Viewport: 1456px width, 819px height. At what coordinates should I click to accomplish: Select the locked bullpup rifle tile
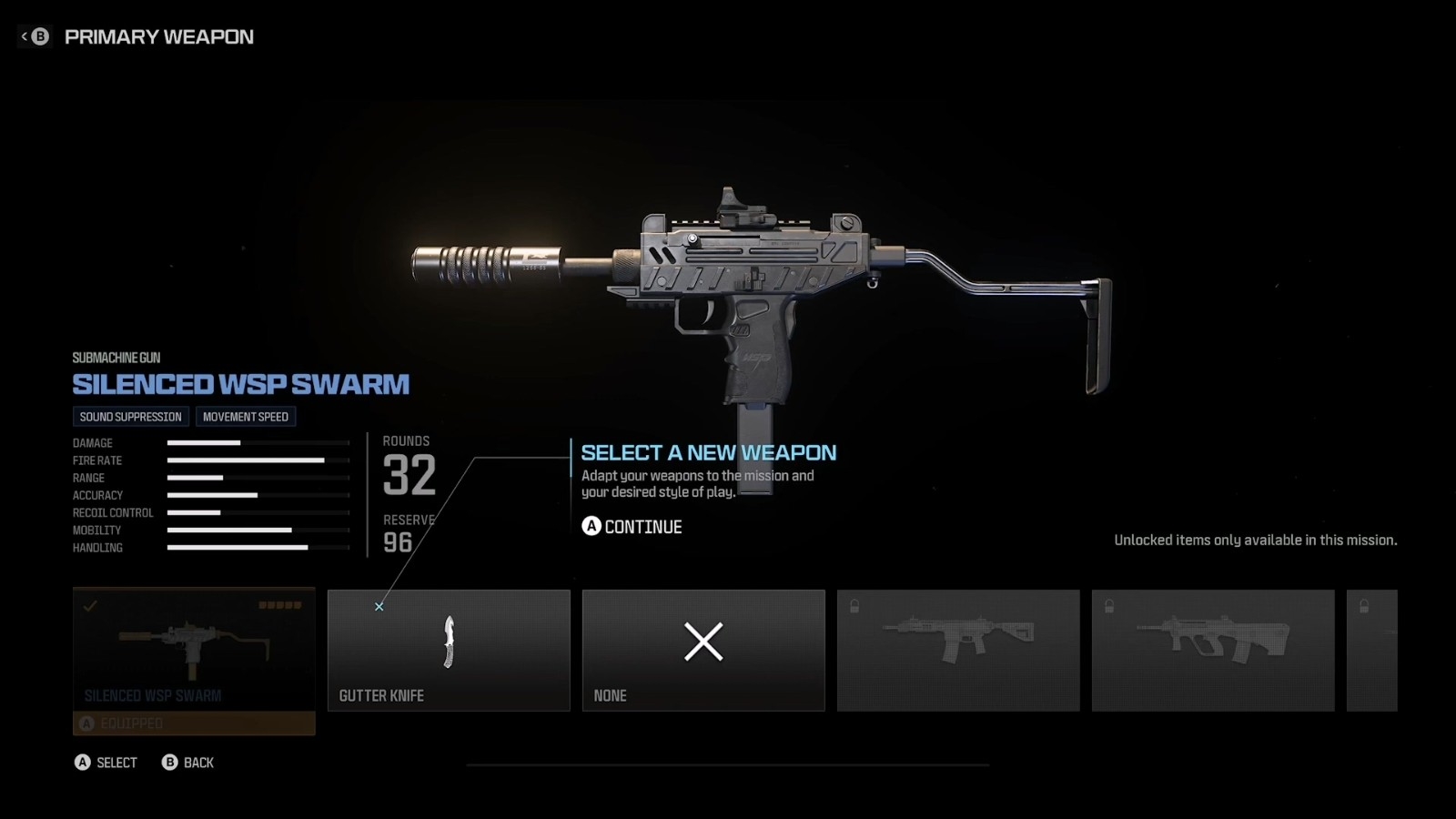coord(1213,650)
